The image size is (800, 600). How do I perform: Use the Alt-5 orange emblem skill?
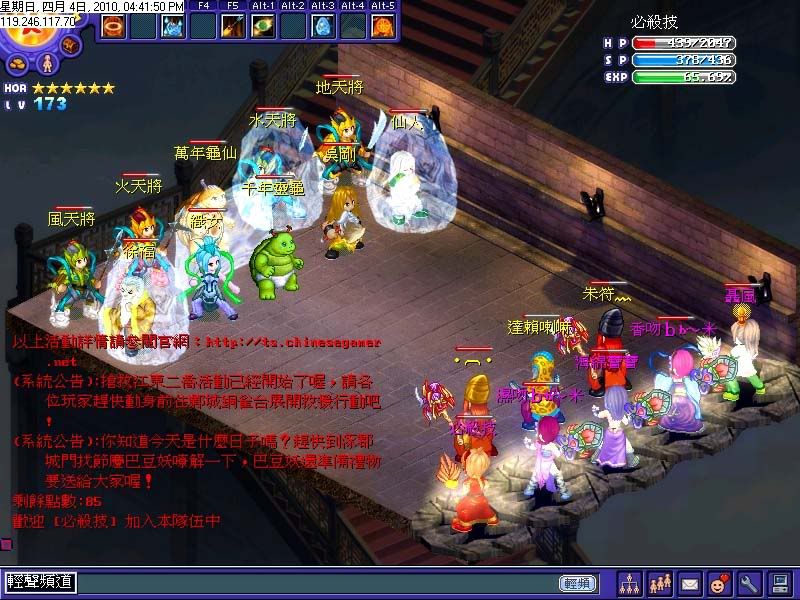pos(383,27)
